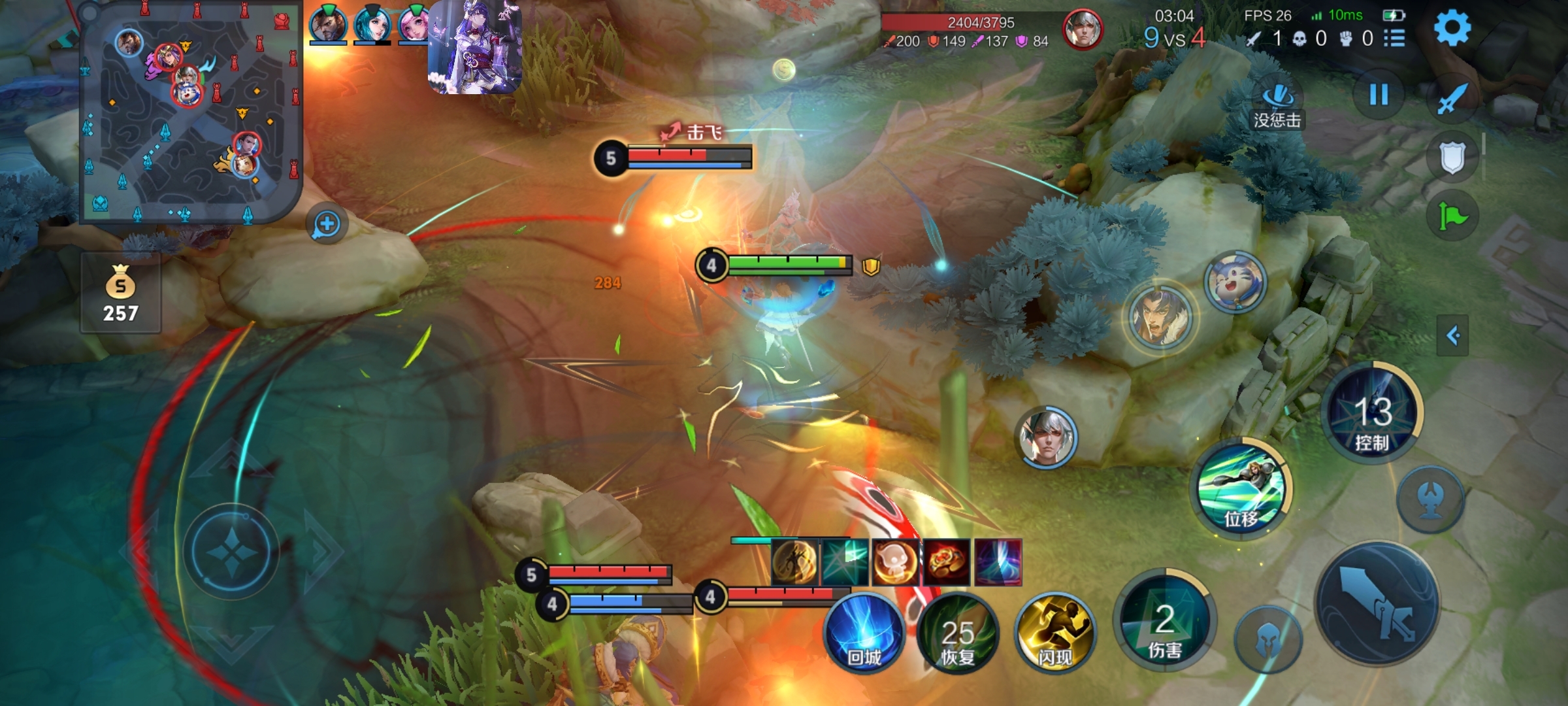
Task: Open the purple-haired hero portrait thumbnail
Action: (x=475, y=47)
